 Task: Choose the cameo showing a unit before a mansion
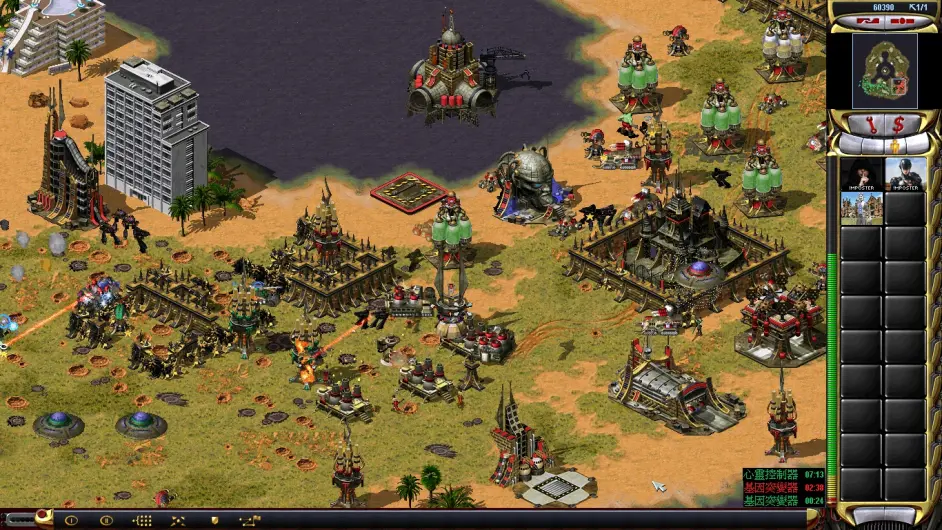coord(862,208)
